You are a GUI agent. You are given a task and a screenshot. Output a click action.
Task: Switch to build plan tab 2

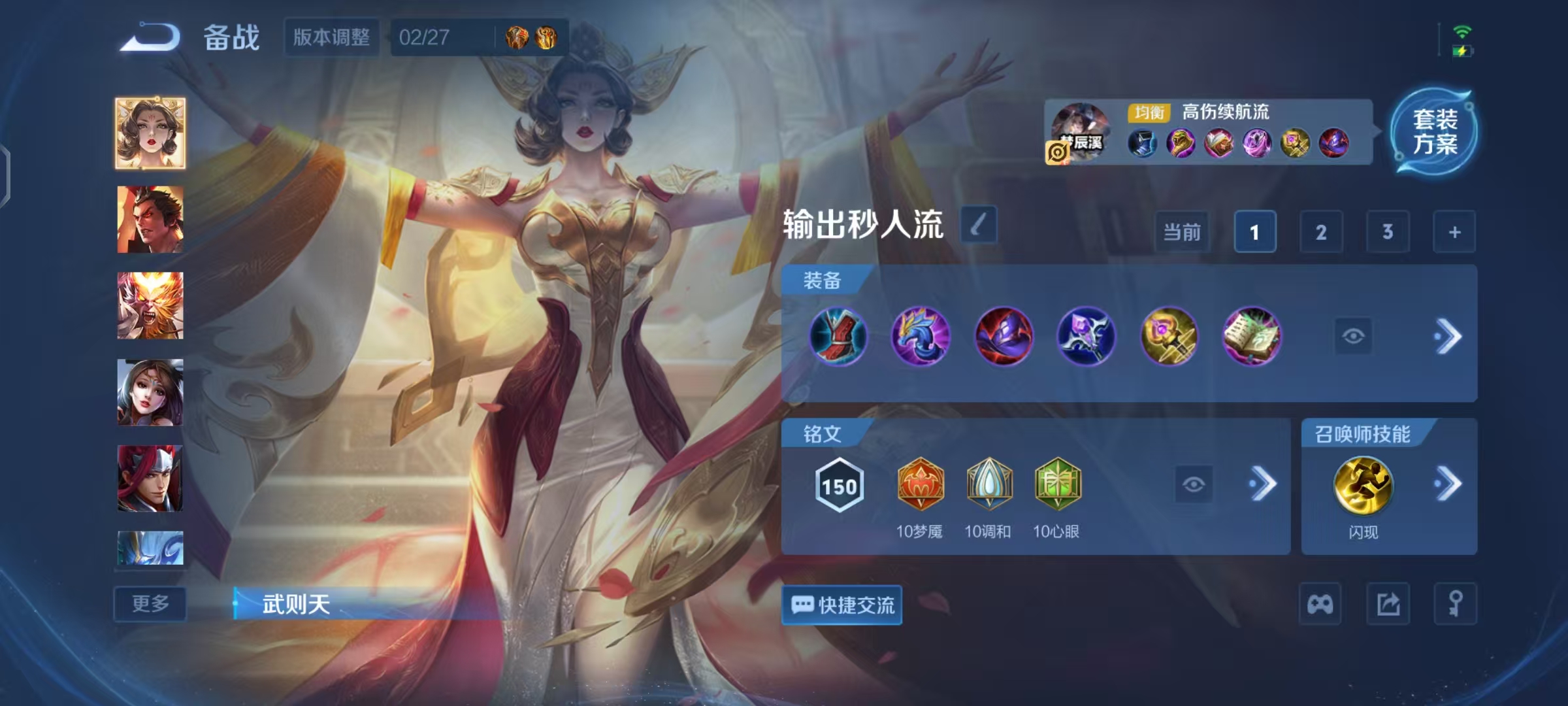1322,232
